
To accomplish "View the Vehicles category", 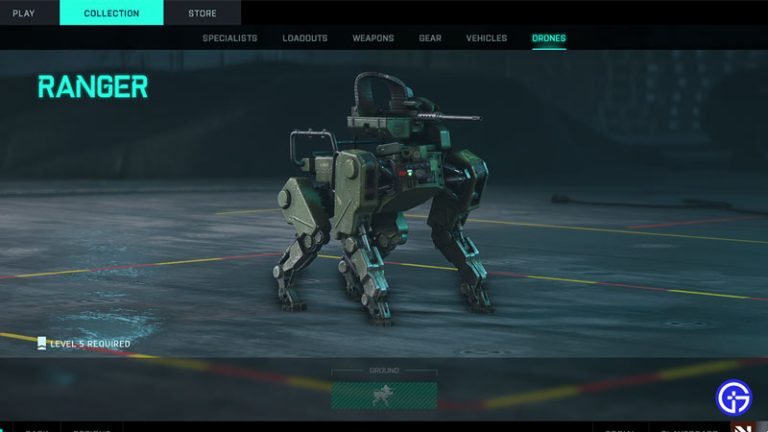I will click(x=486, y=39).
